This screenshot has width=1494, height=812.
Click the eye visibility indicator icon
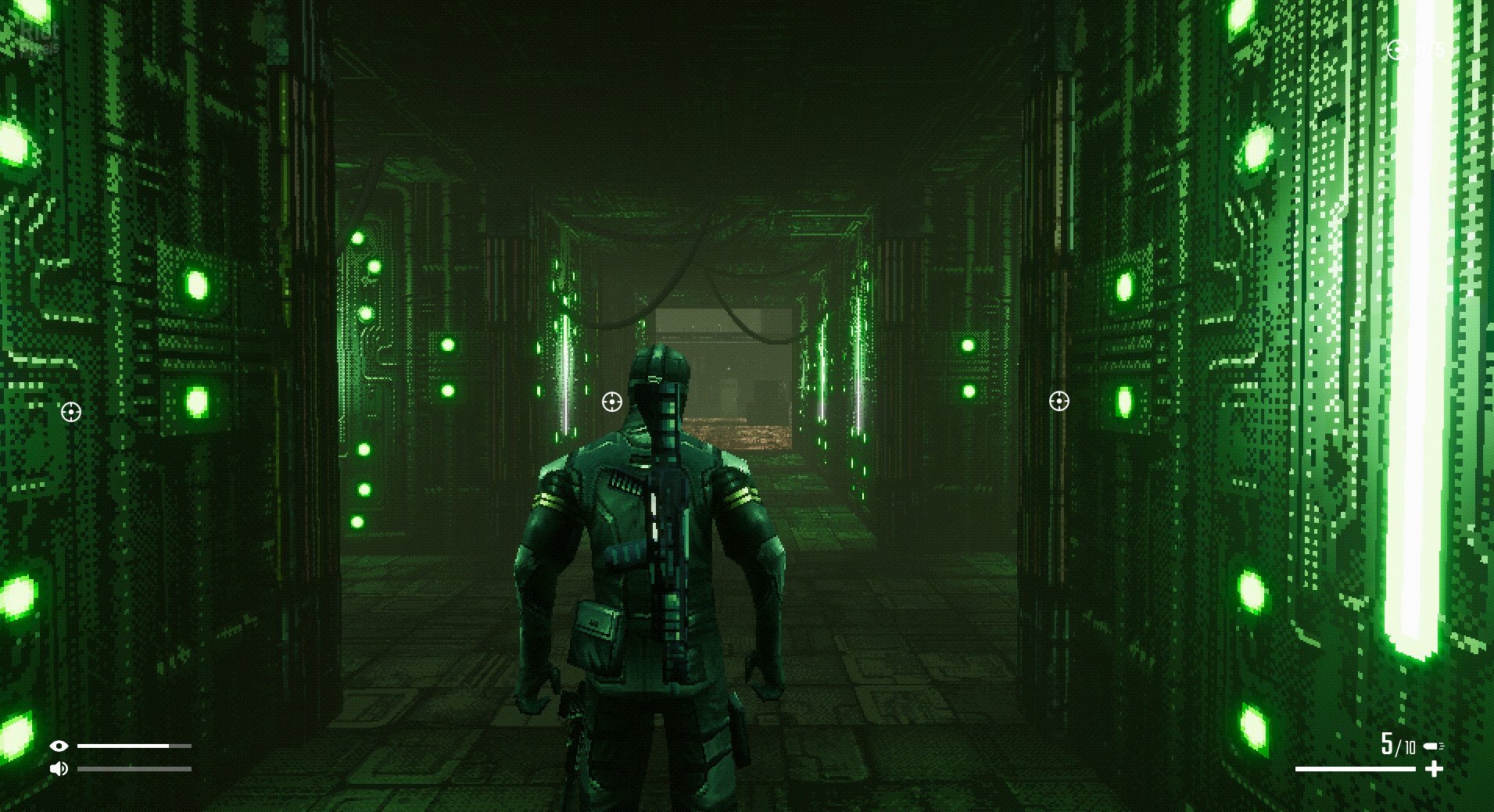pyautogui.click(x=59, y=746)
